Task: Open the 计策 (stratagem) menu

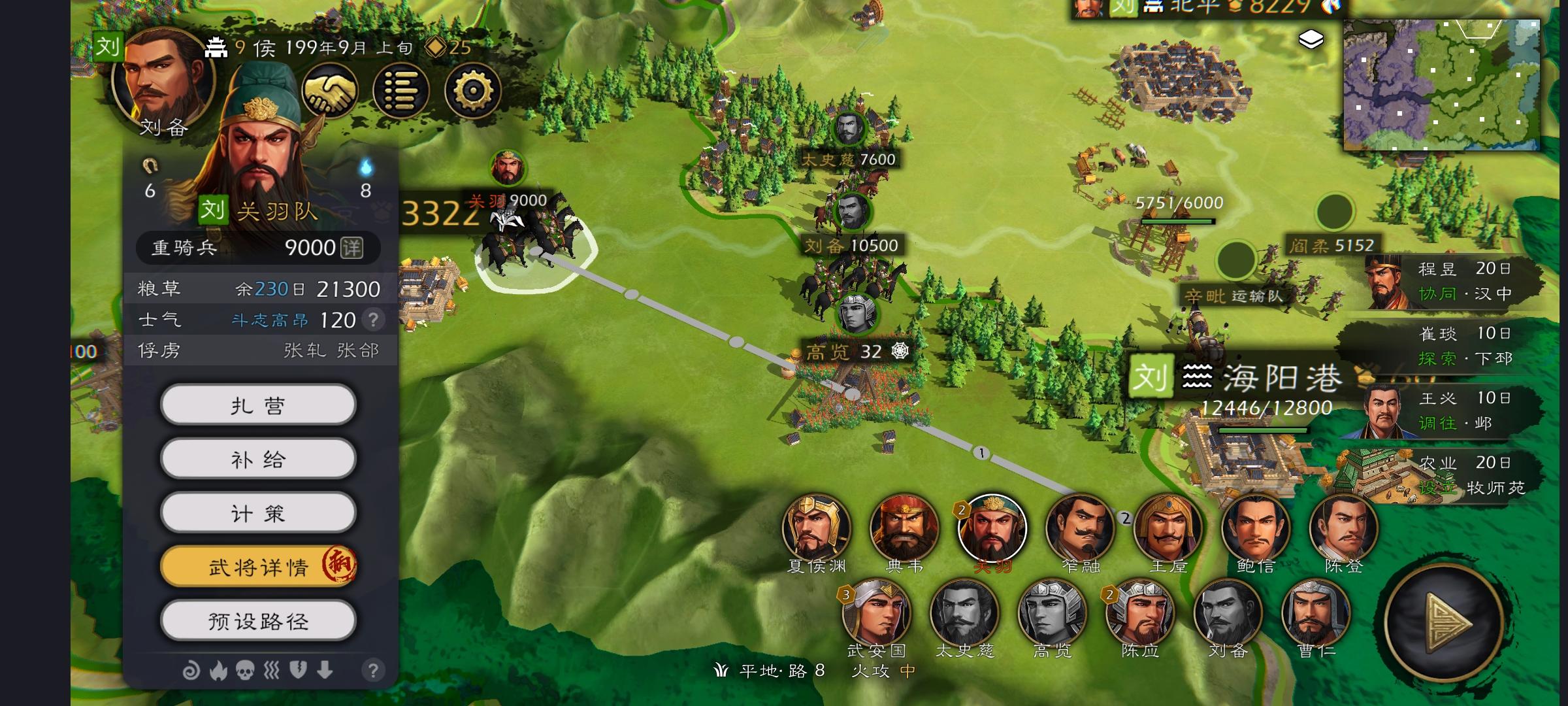Action: [258, 514]
